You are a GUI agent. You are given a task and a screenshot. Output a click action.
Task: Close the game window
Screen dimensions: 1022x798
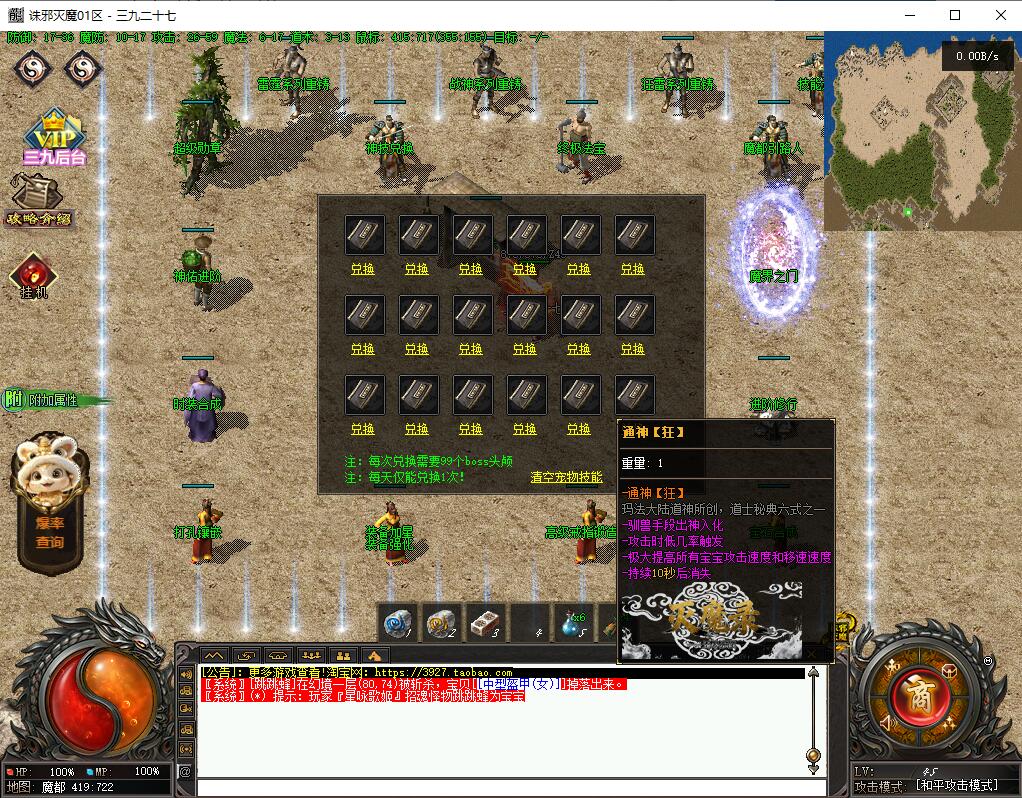coord(1000,15)
